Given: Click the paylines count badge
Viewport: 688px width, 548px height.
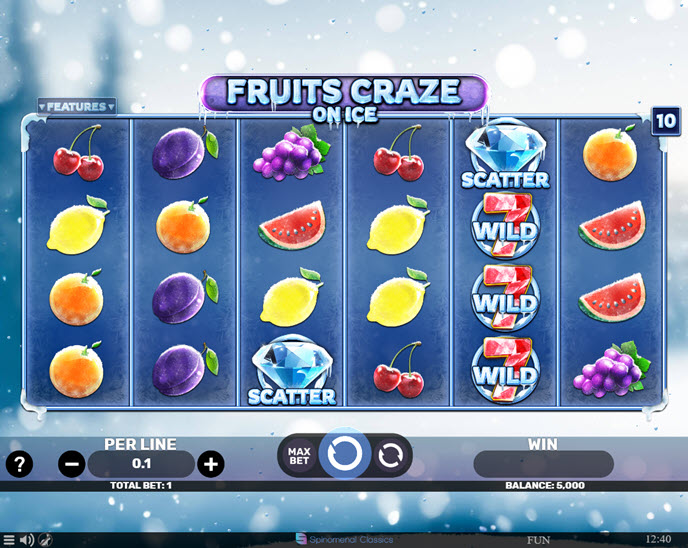Looking at the screenshot, I should (x=666, y=121).
